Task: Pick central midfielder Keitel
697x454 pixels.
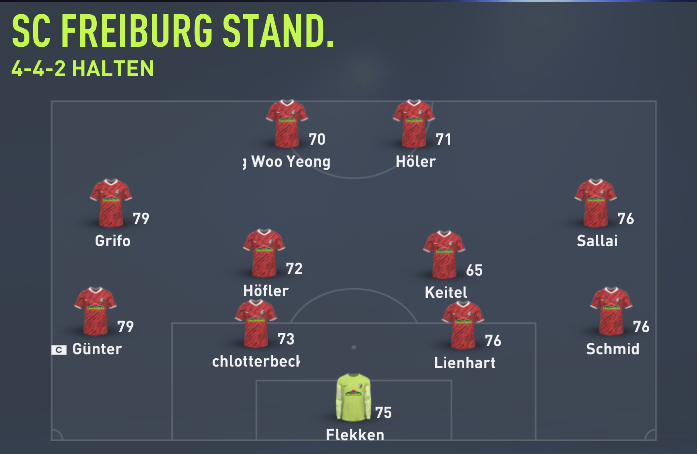Action: 444,255
